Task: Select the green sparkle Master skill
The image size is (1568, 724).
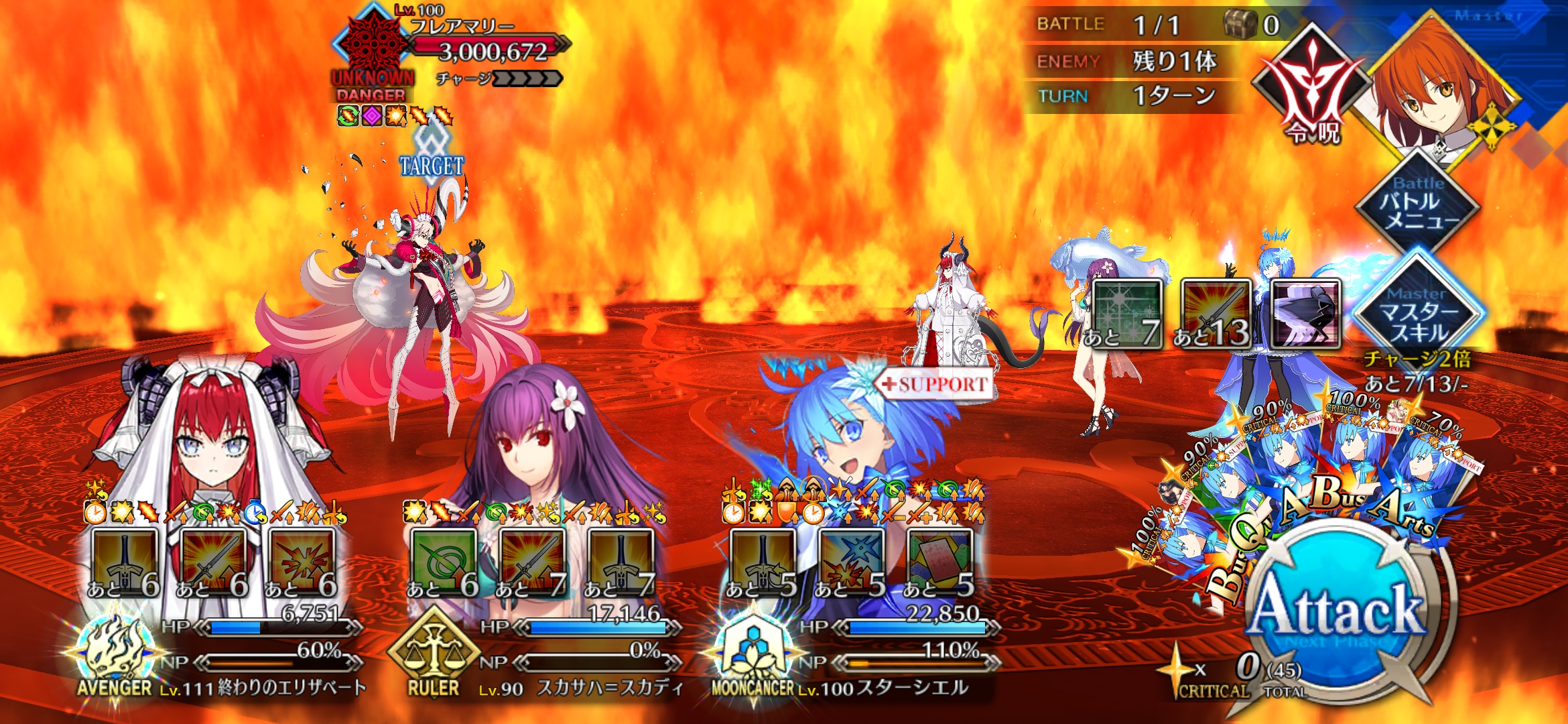Action: (x=1127, y=314)
